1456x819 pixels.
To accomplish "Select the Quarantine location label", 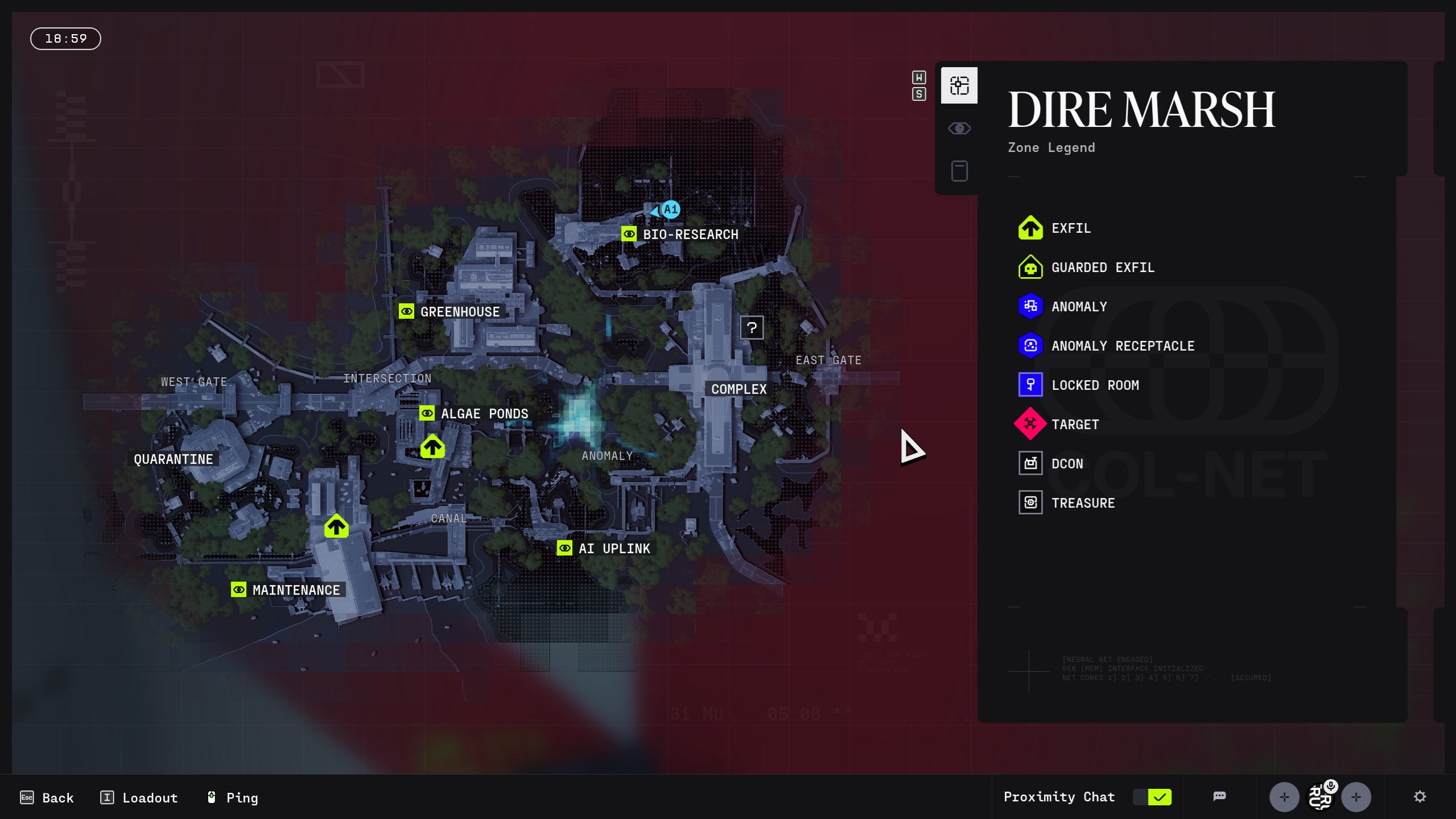I will [x=173, y=459].
